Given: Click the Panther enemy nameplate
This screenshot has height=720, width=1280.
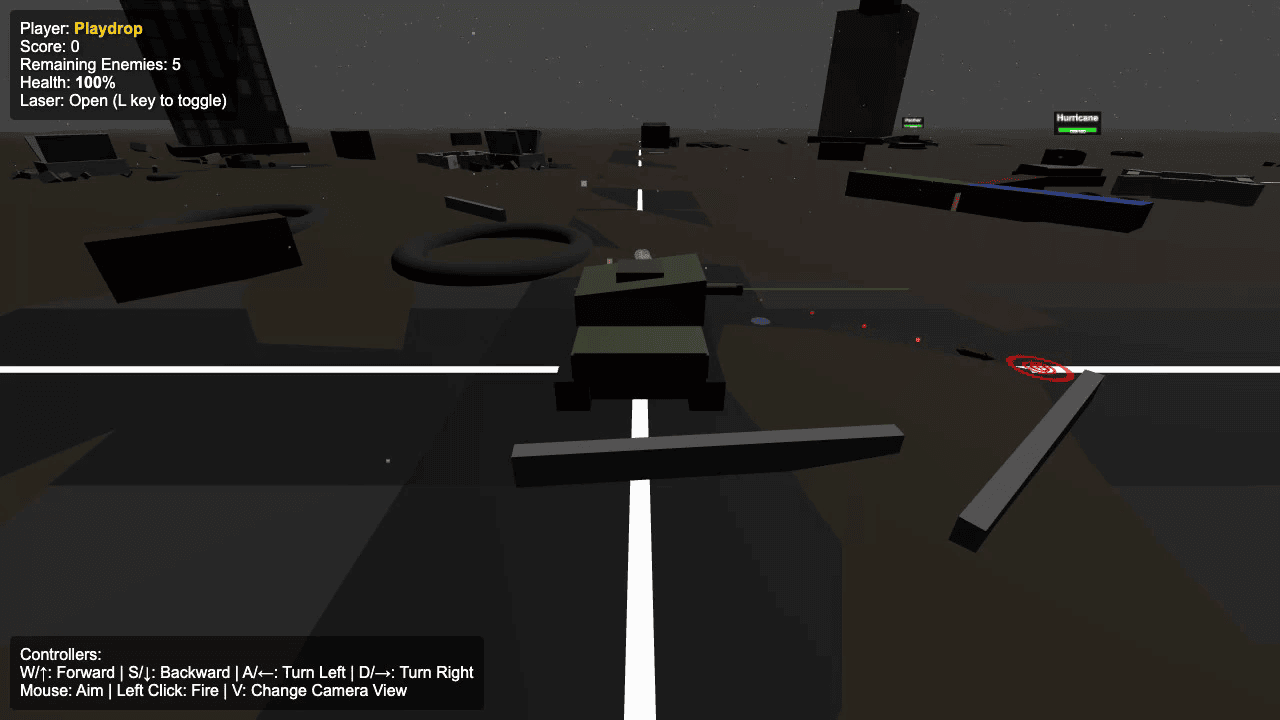Looking at the screenshot, I should pyautogui.click(x=911, y=119).
